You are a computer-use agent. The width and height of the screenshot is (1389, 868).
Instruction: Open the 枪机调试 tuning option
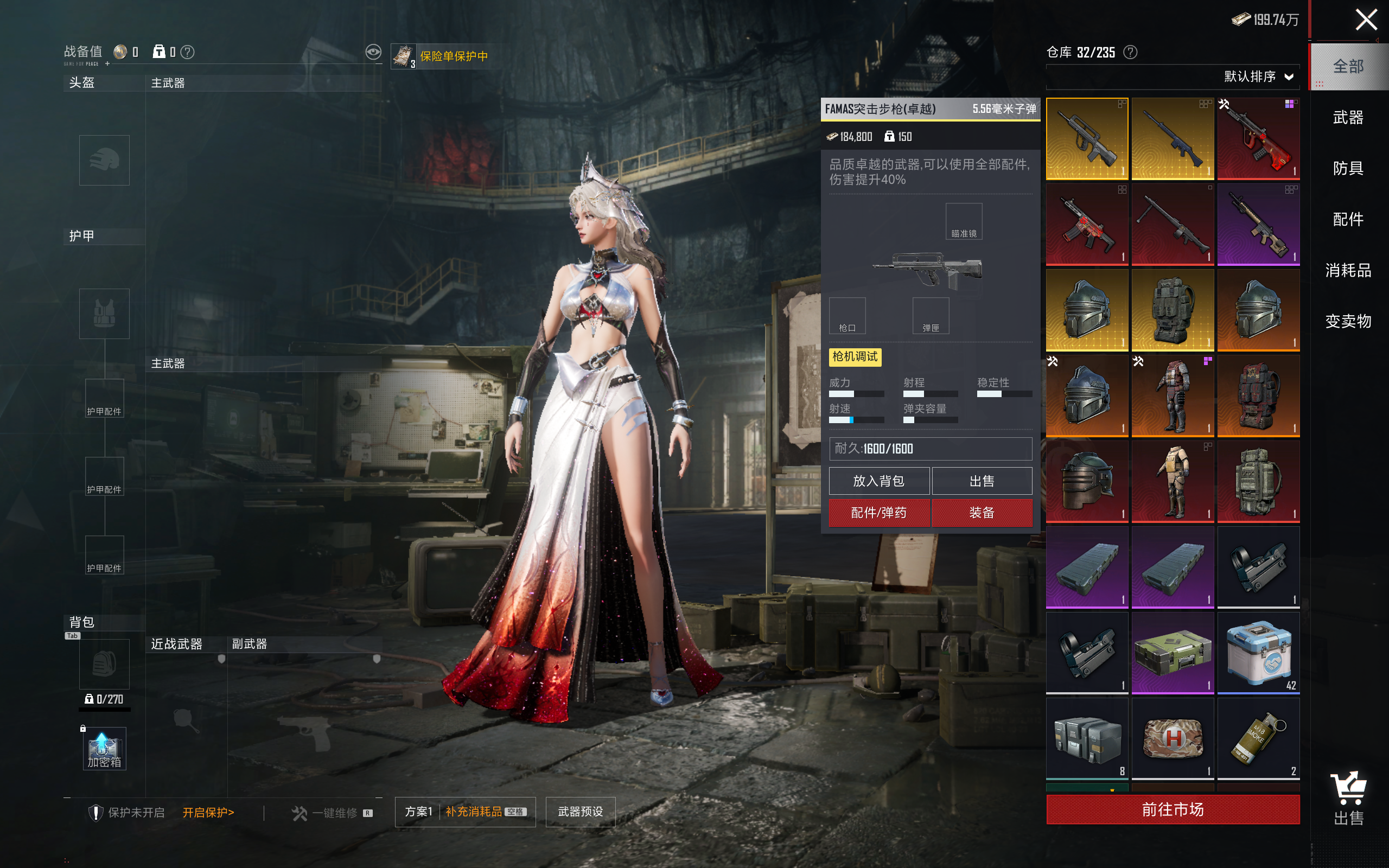tap(855, 357)
